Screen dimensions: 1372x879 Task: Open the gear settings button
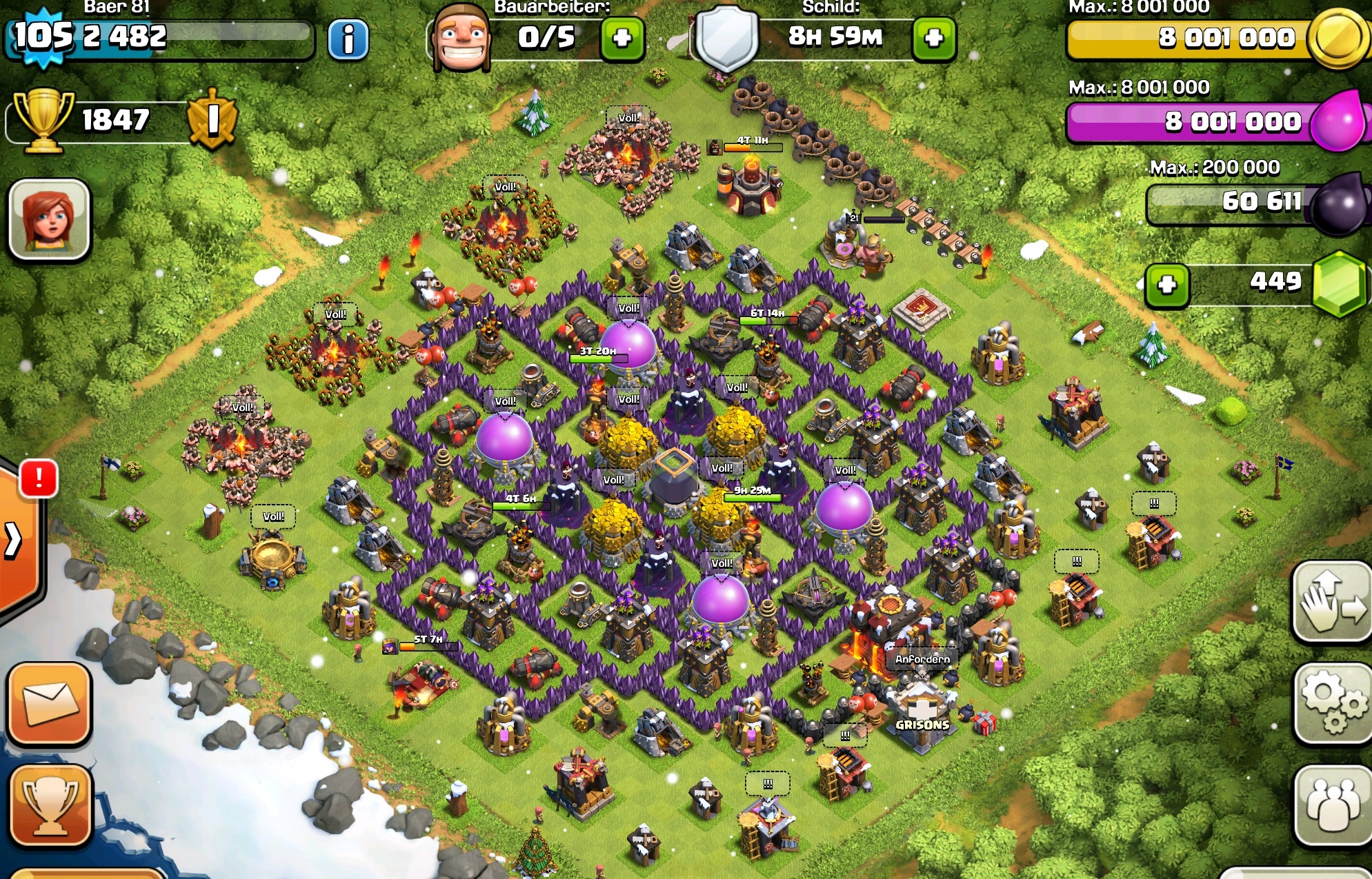pos(1332,703)
